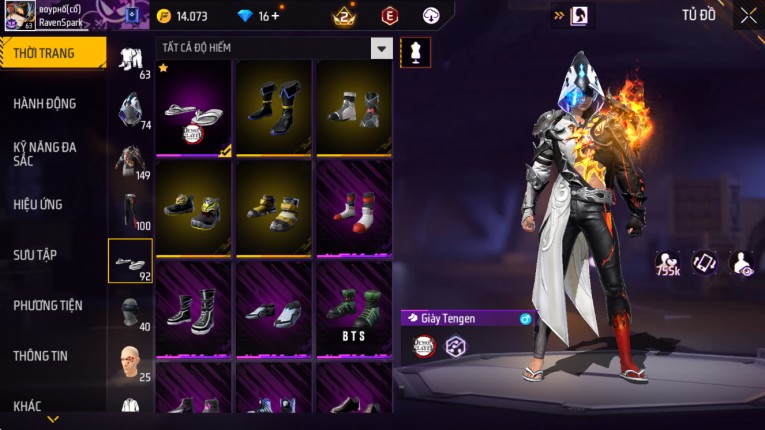765x430 pixels.
Task: Select the face category with 25 items
Action: coord(130,362)
